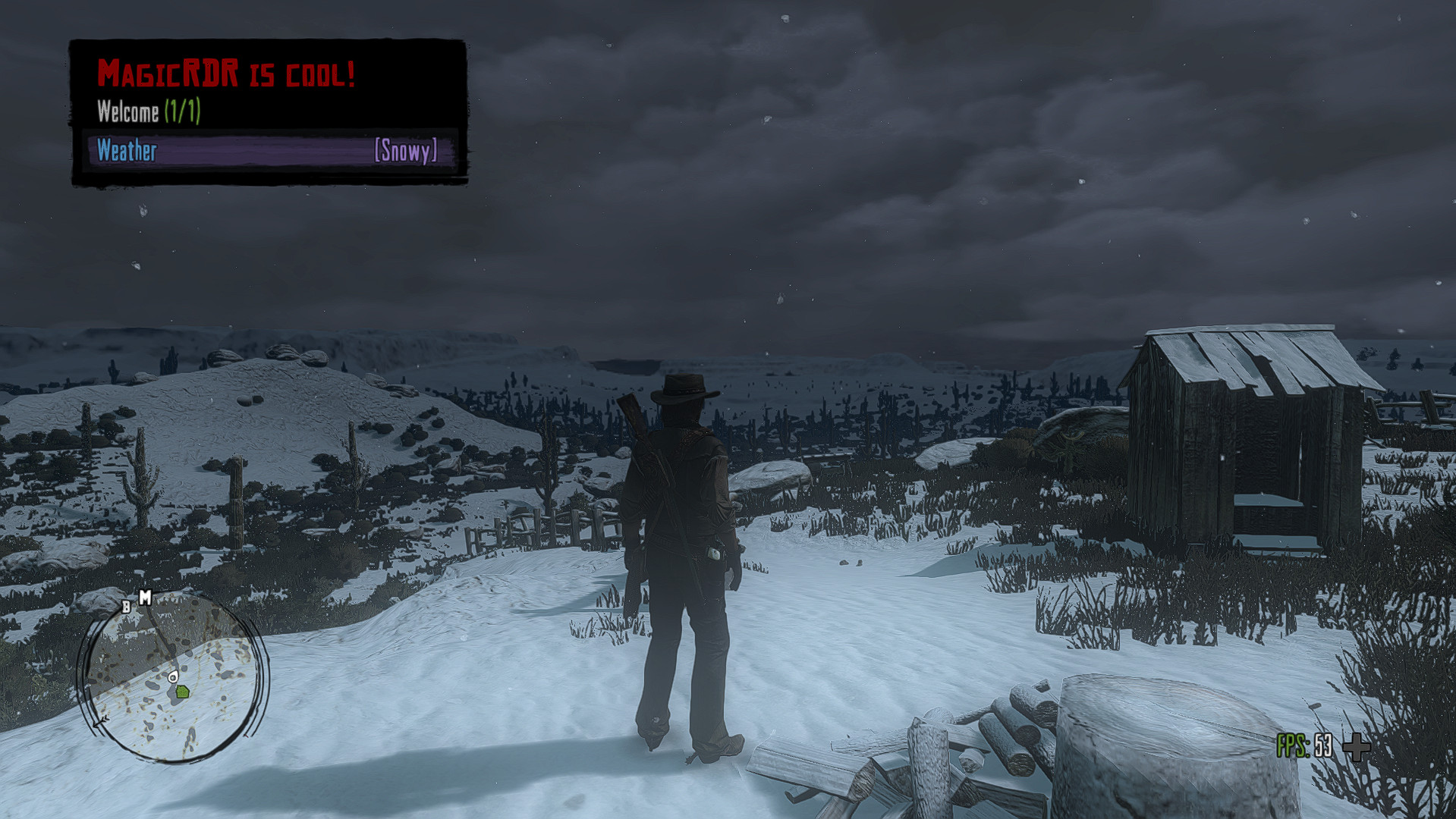
Task: Select the green safehouse icon on minimap
Action: (182, 692)
